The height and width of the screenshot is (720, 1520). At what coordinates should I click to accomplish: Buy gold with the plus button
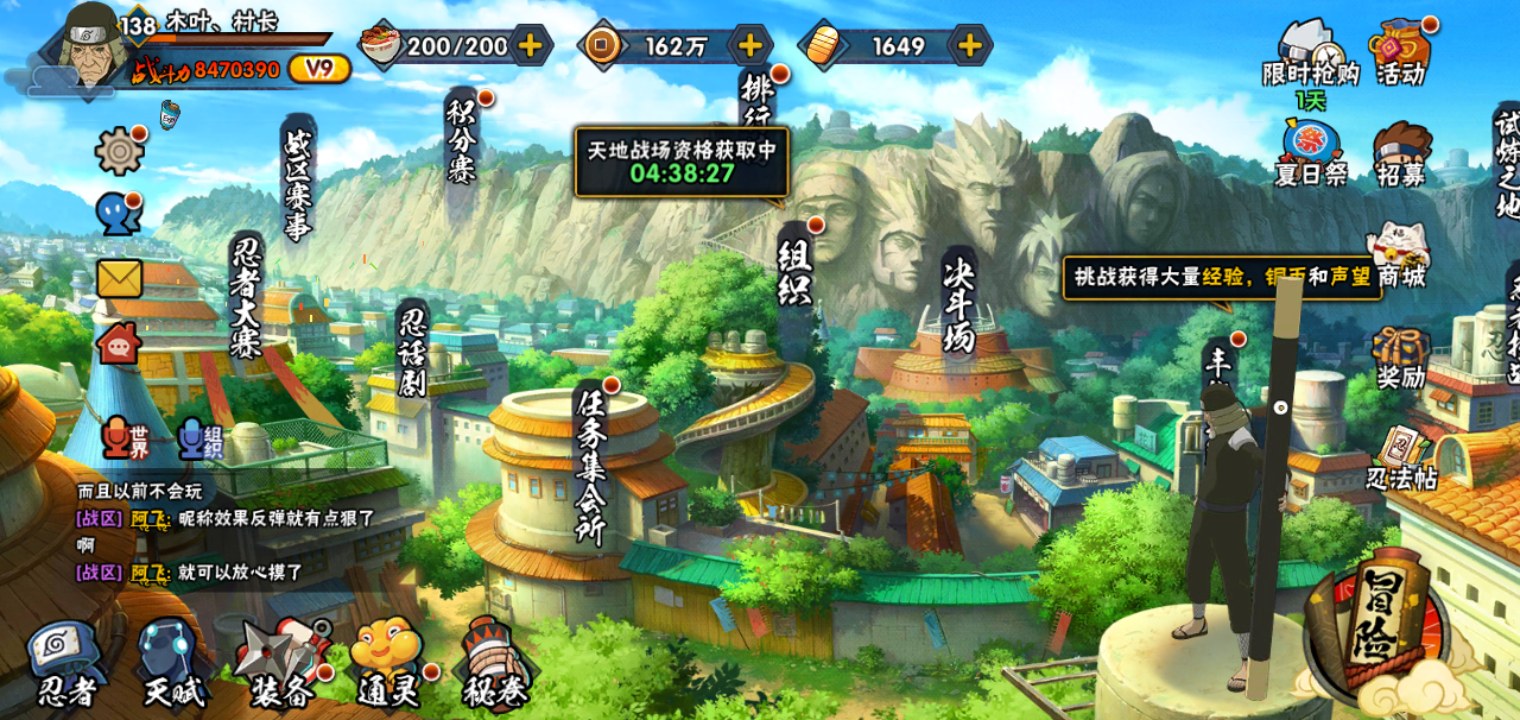pos(969,46)
